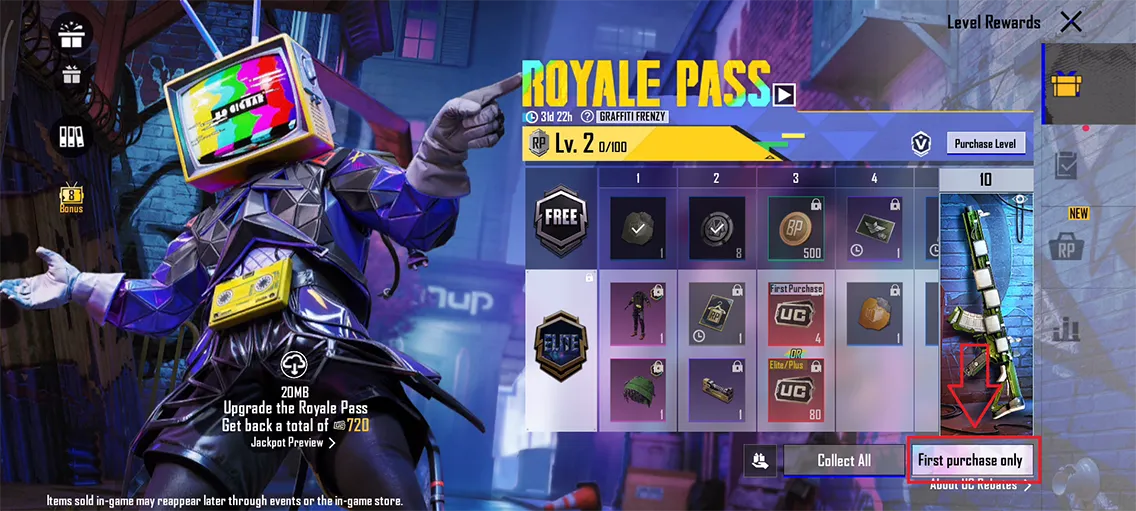Open the Jackpot Preview link
This screenshot has height=511, width=1136.
(293, 442)
